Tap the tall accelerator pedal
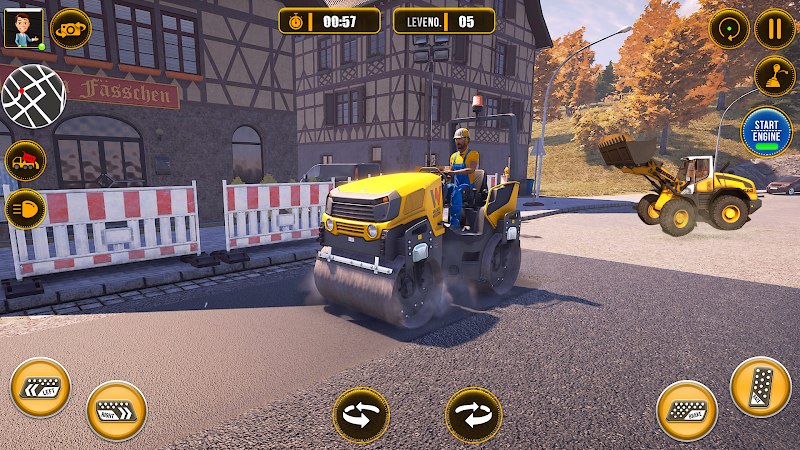Viewport: 800px width, 450px height. click(760, 386)
